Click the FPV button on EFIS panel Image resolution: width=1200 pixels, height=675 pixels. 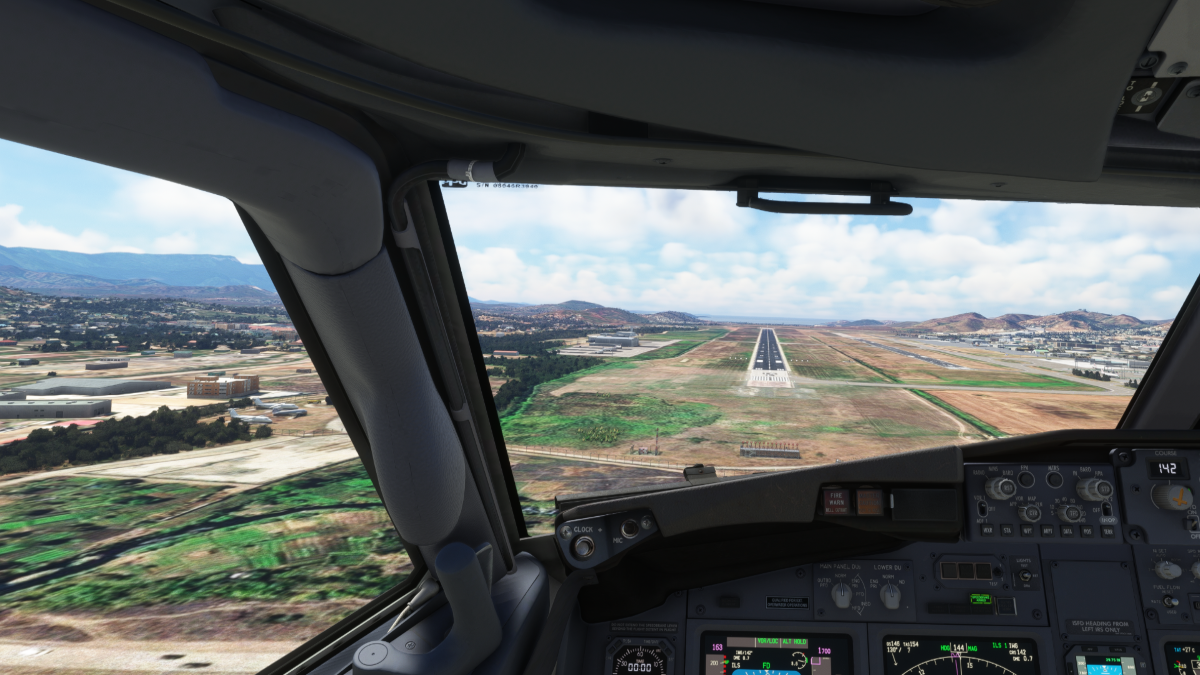click(x=1024, y=480)
